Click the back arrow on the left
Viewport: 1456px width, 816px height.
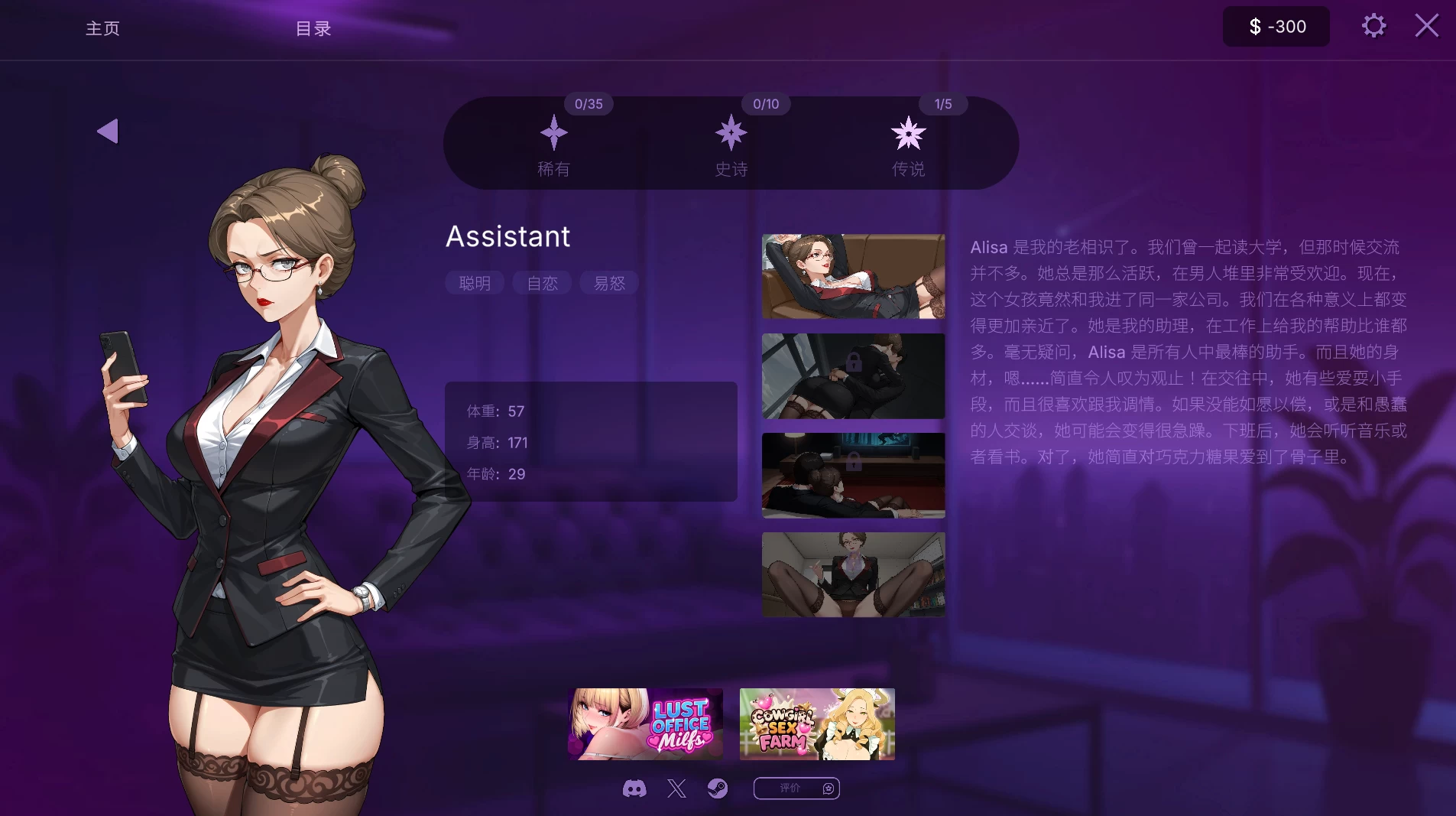click(108, 131)
